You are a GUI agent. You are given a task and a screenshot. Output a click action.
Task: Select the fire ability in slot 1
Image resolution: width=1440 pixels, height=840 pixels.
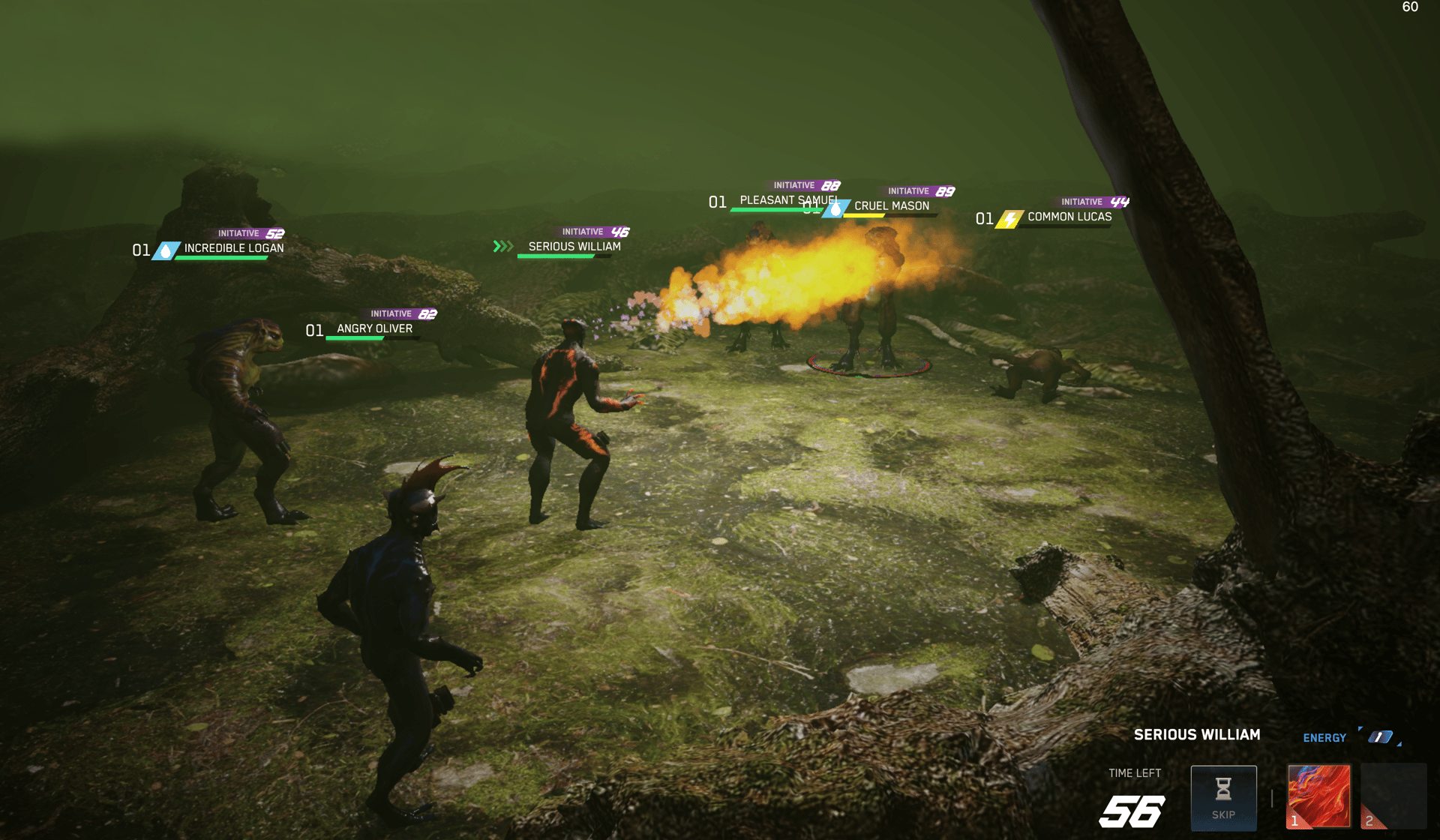pos(1318,796)
